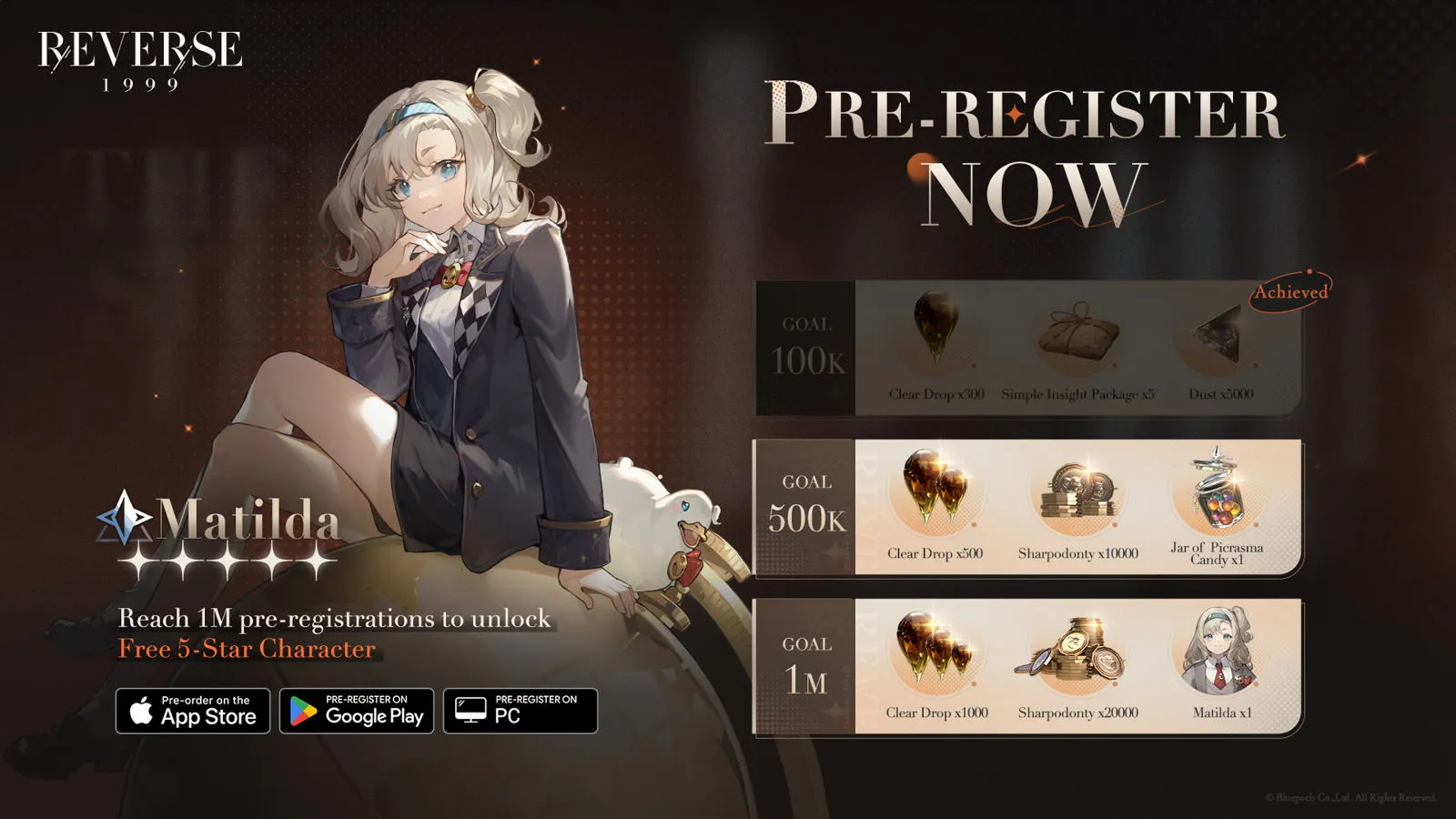Click the Jar of Picrasma Candy reward
The width and height of the screenshot is (1456, 819).
(x=1218, y=496)
